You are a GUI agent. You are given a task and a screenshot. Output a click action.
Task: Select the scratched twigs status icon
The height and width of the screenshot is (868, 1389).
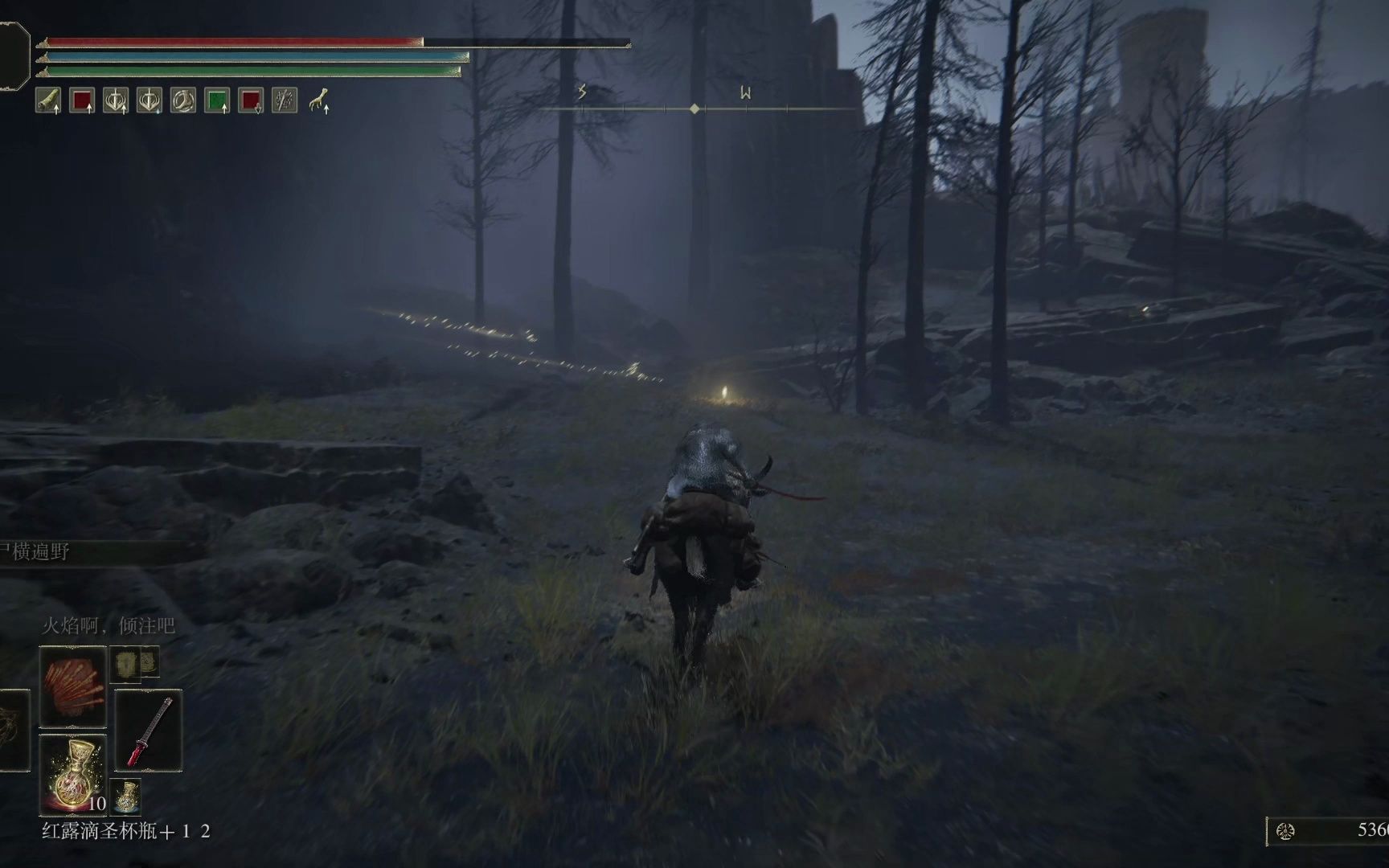click(x=285, y=100)
